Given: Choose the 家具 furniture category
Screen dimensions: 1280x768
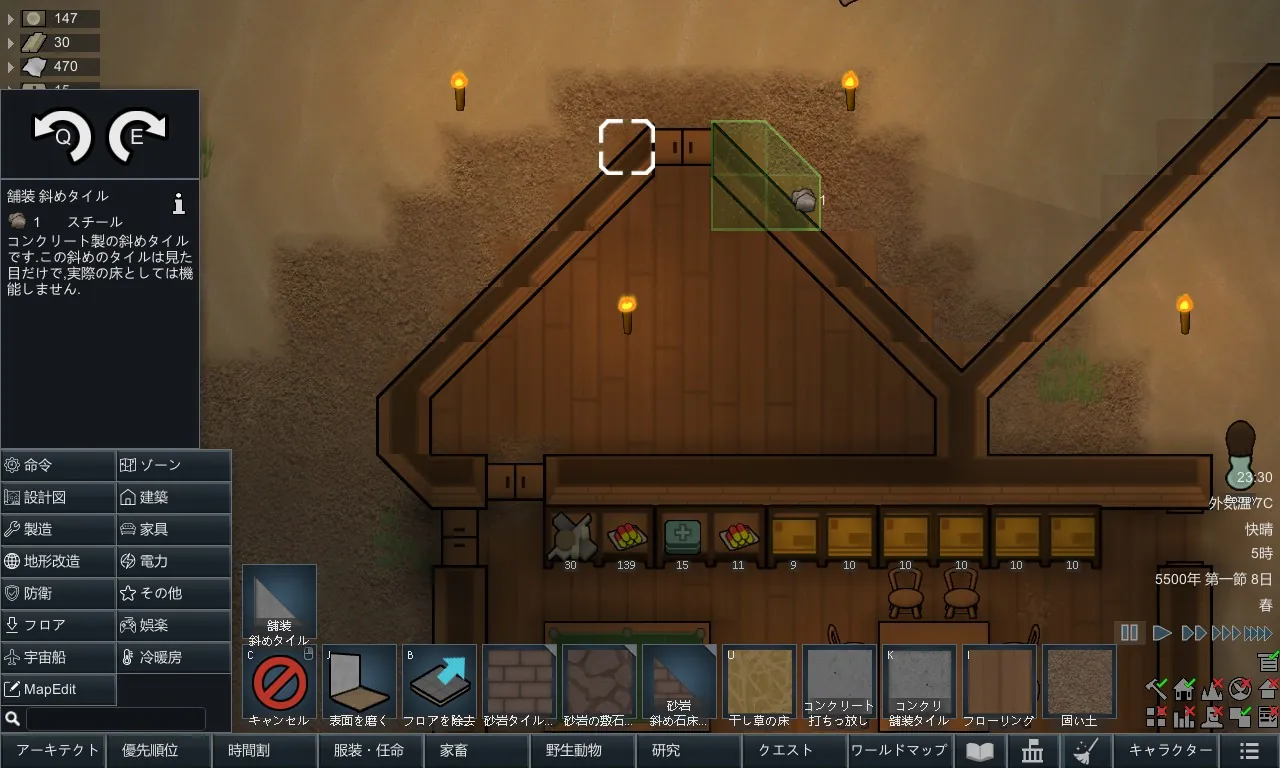Looking at the screenshot, I should click(174, 530).
